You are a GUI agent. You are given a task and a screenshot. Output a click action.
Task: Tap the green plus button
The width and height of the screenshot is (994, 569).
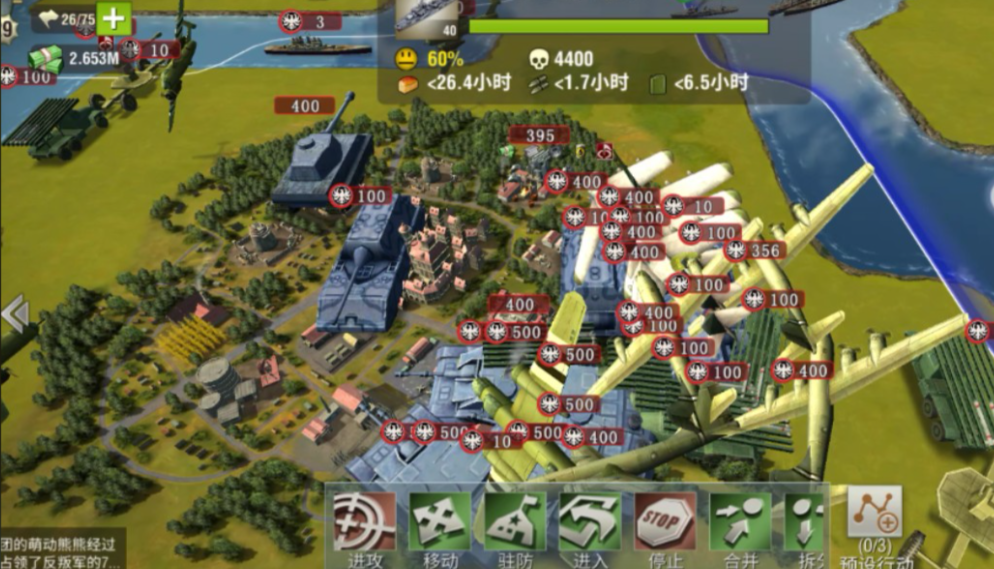click(115, 18)
